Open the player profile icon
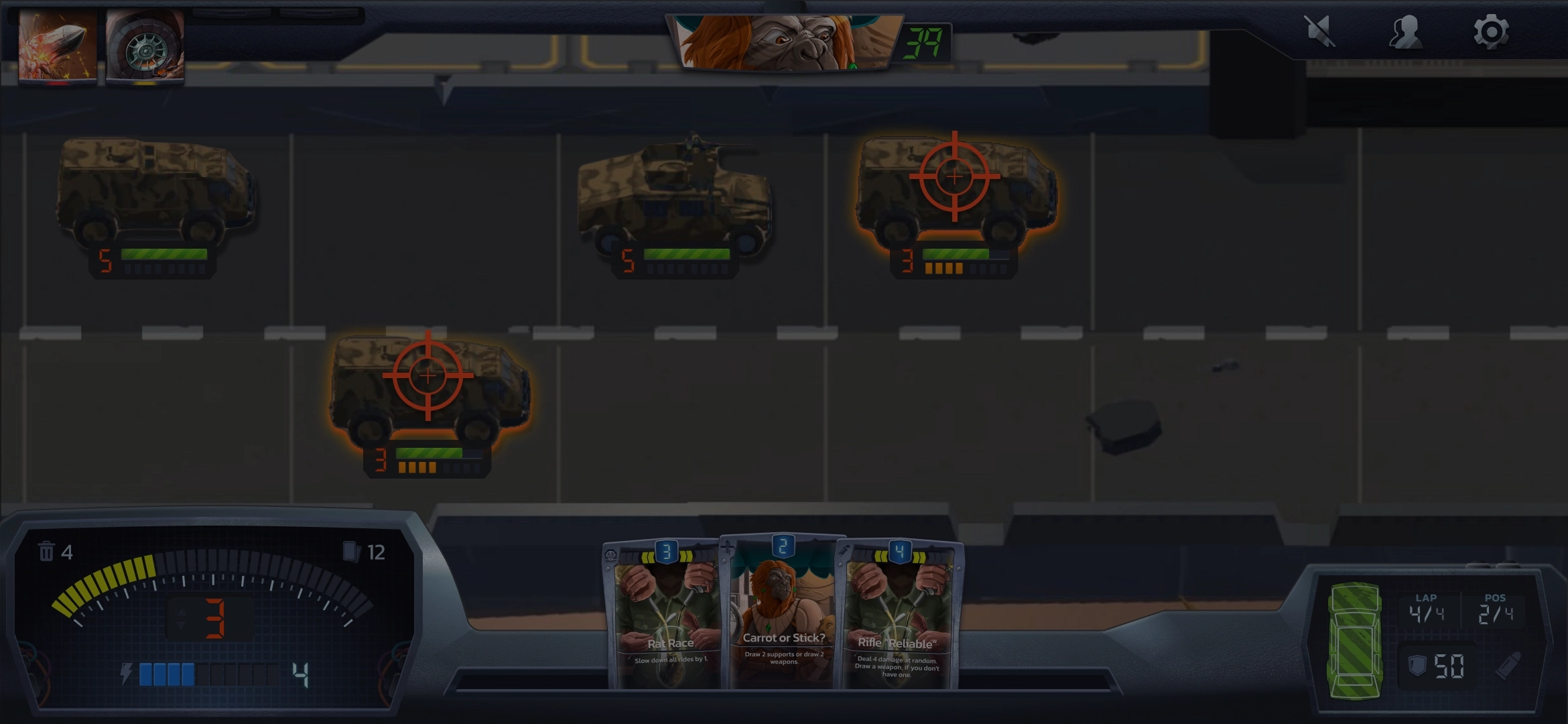The height and width of the screenshot is (724, 1568). click(x=1405, y=32)
